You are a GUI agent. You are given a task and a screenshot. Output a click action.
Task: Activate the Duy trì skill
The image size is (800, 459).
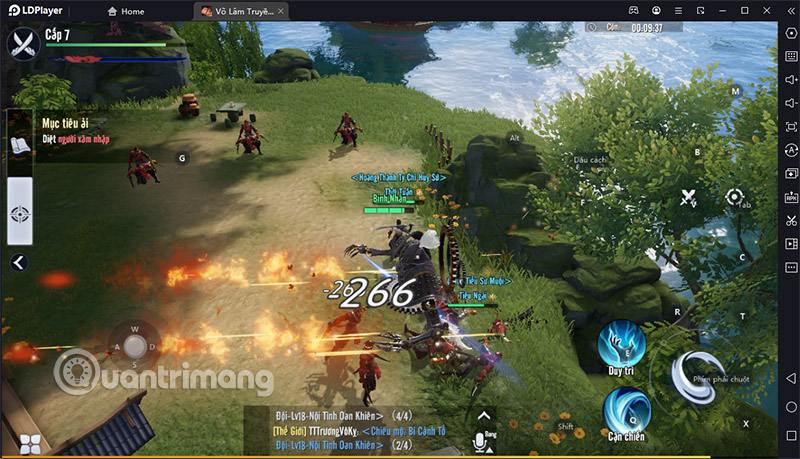pyautogui.click(x=621, y=345)
